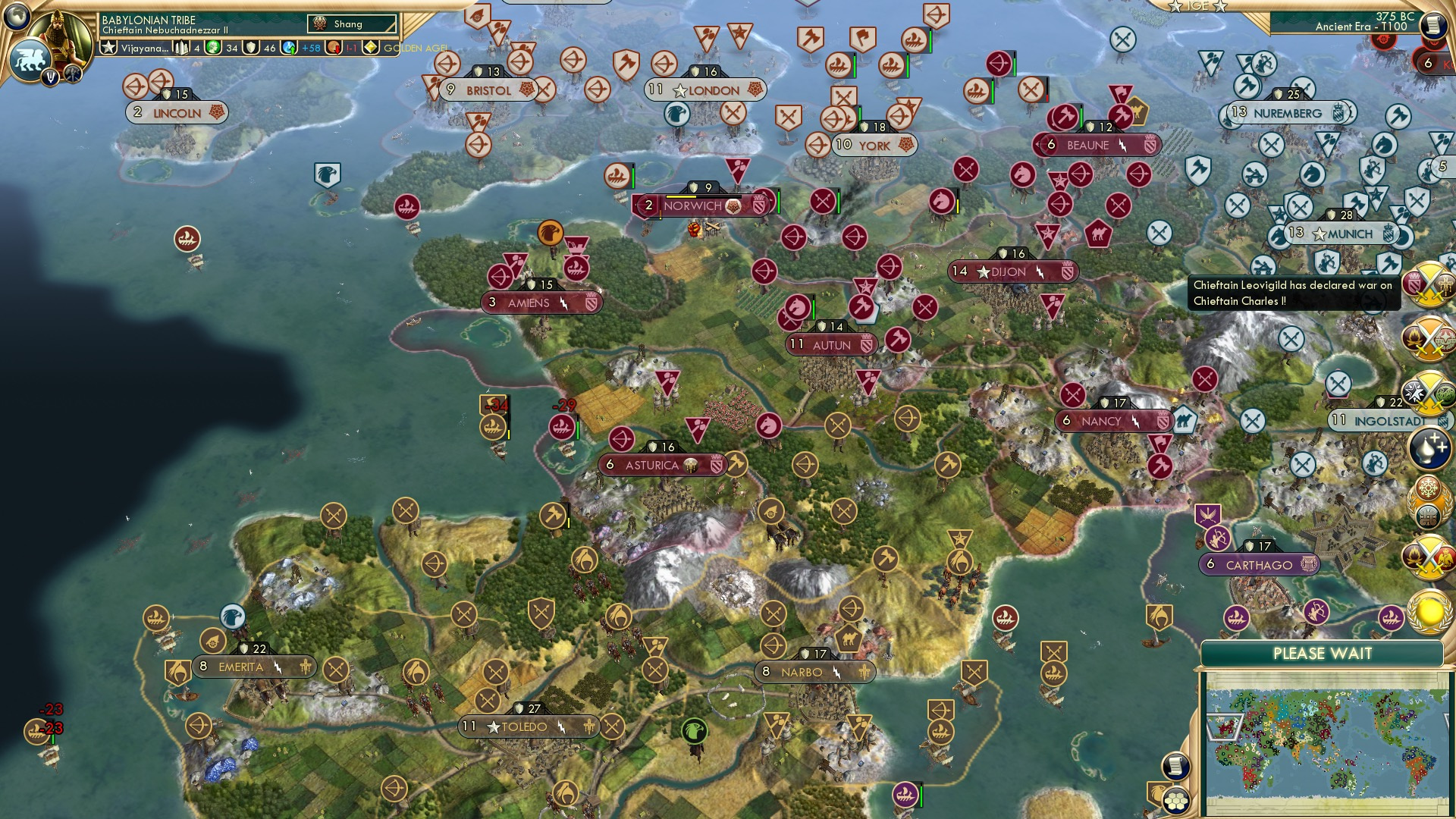This screenshot has height=819, width=1456.
Task: Click the science icon showing +58
Action: click(x=289, y=47)
